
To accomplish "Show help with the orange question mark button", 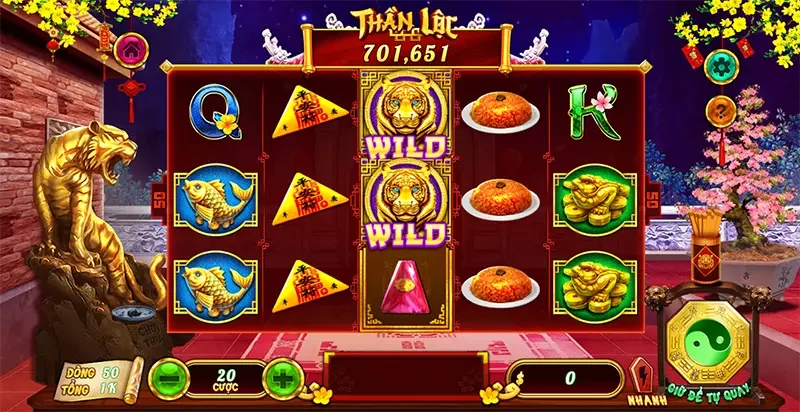I will tap(719, 110).
